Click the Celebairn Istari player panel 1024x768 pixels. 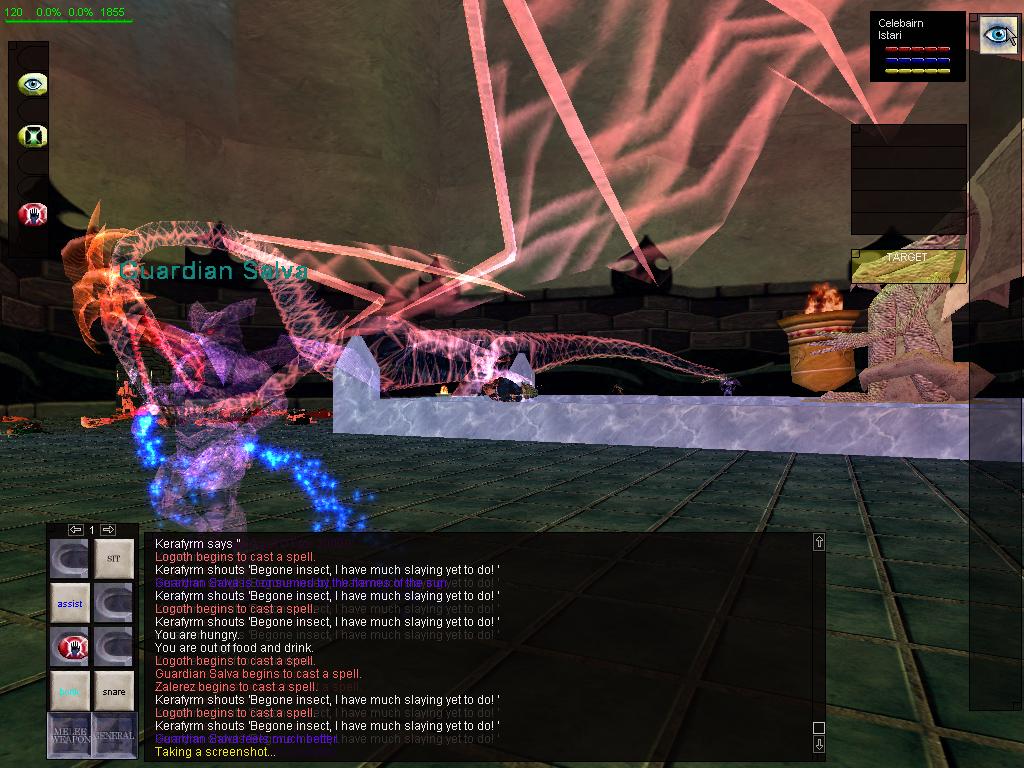click(x=918, y=46)
